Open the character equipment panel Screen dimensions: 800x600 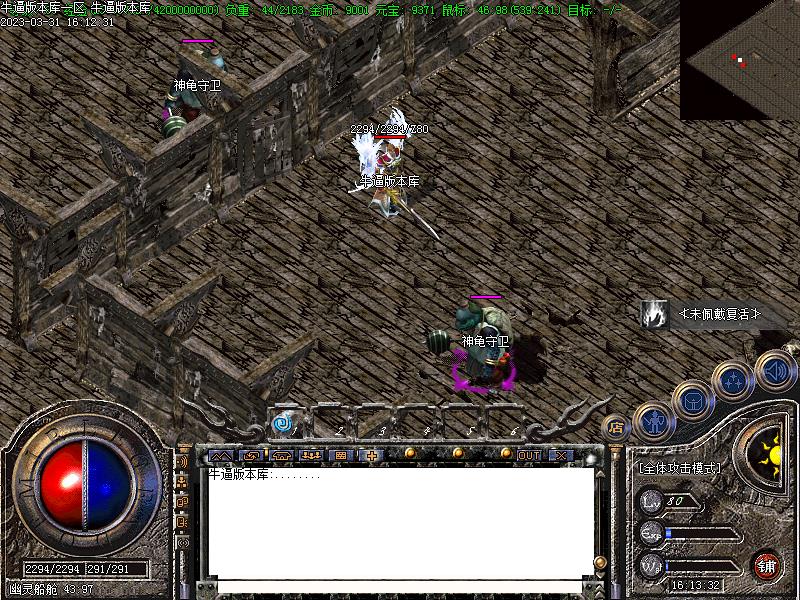point(654,422)
